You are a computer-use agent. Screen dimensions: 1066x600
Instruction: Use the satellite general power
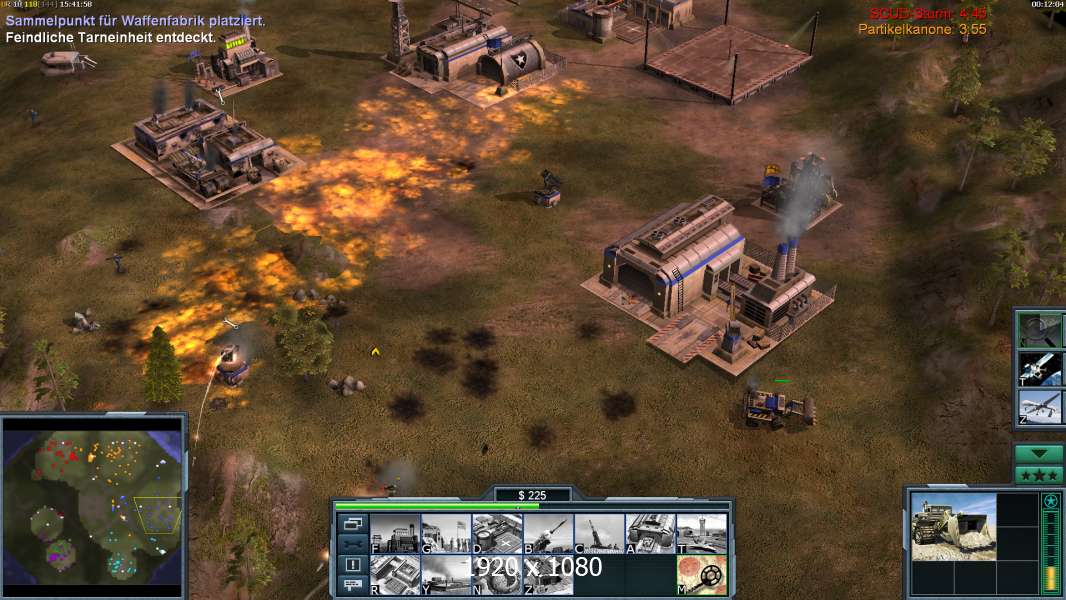pyautogui.click(x=1040, y=368)
